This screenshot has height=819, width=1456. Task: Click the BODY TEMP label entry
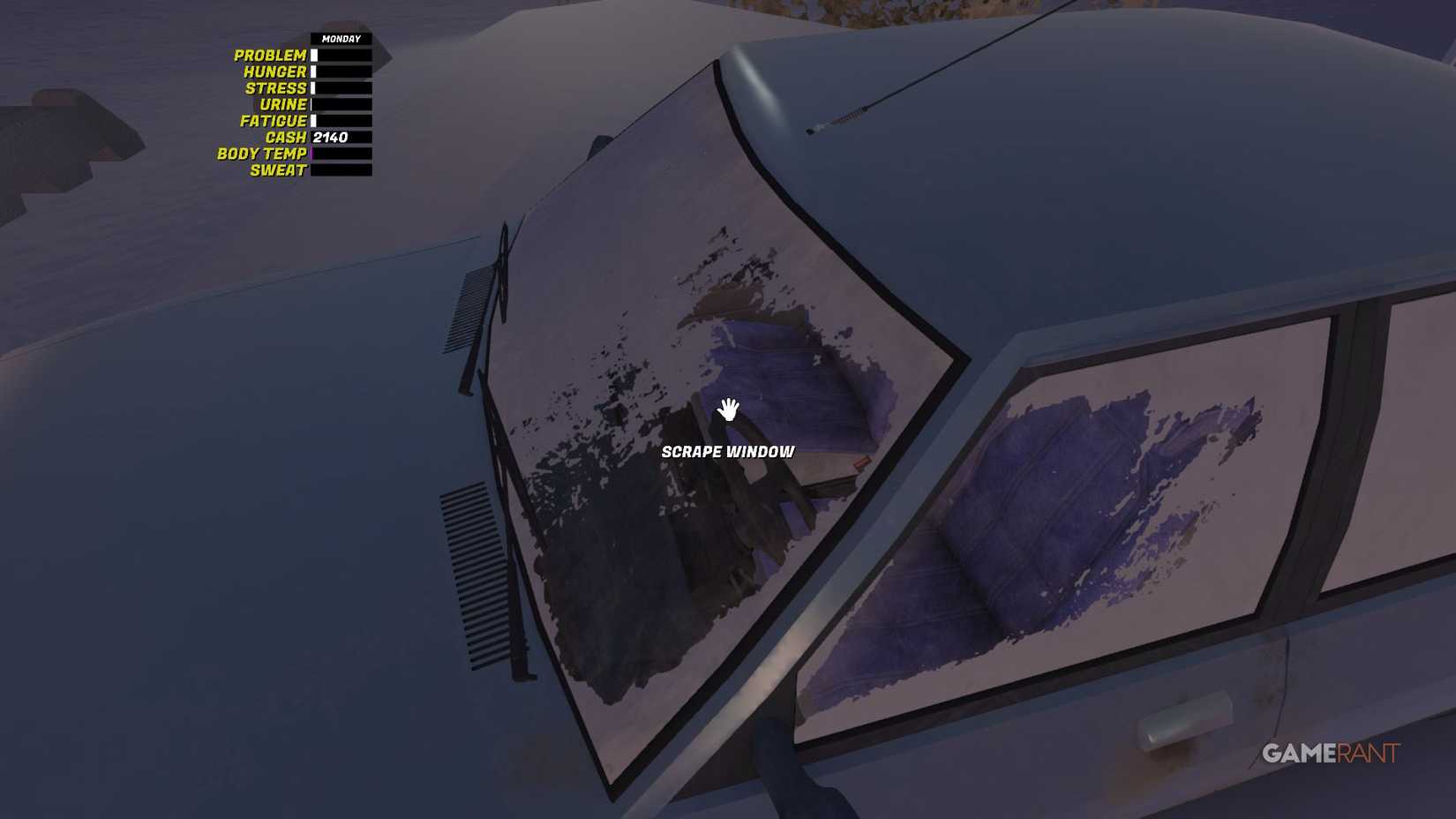tap(262, 154)
